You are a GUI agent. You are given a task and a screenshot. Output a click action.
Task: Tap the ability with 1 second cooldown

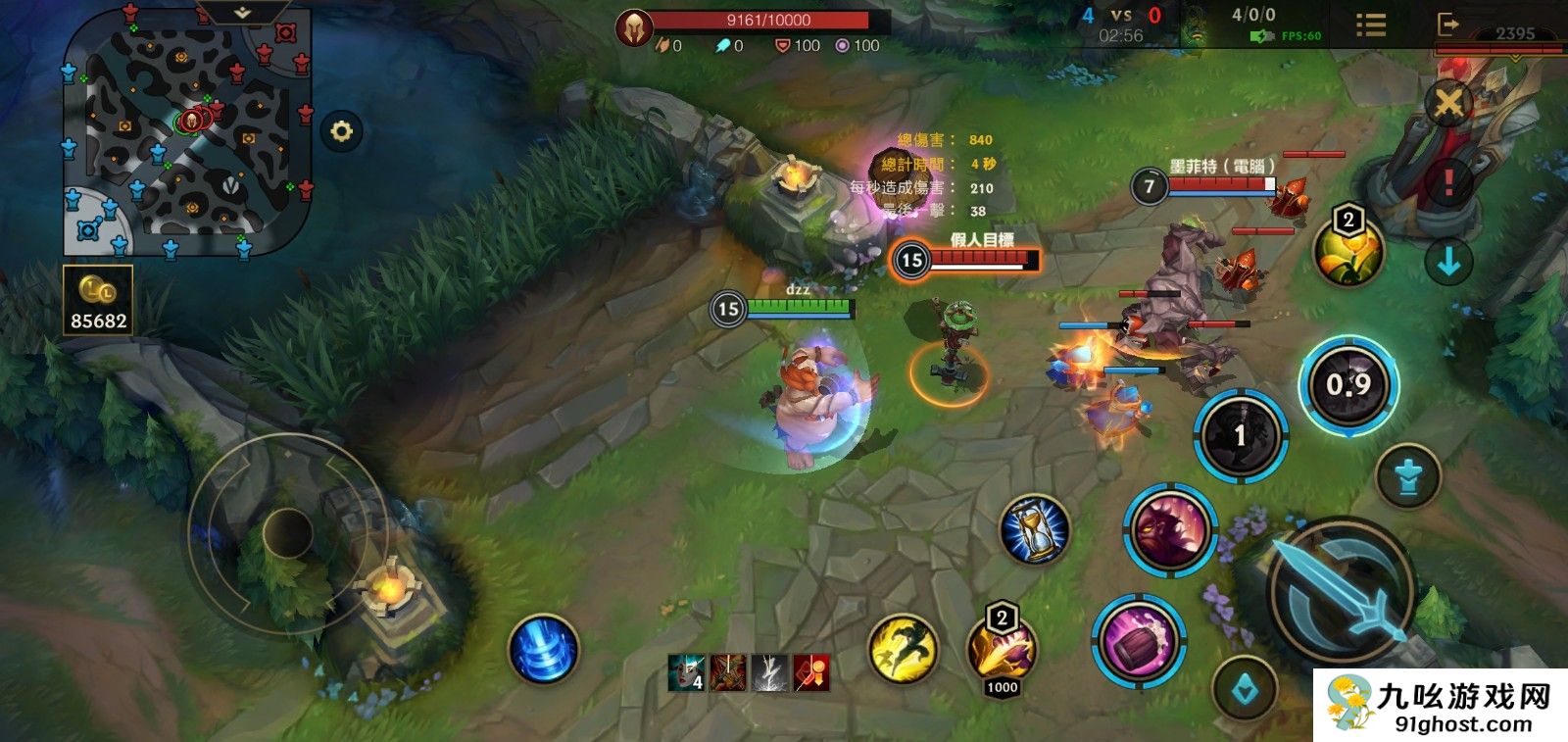(1240, 435)
